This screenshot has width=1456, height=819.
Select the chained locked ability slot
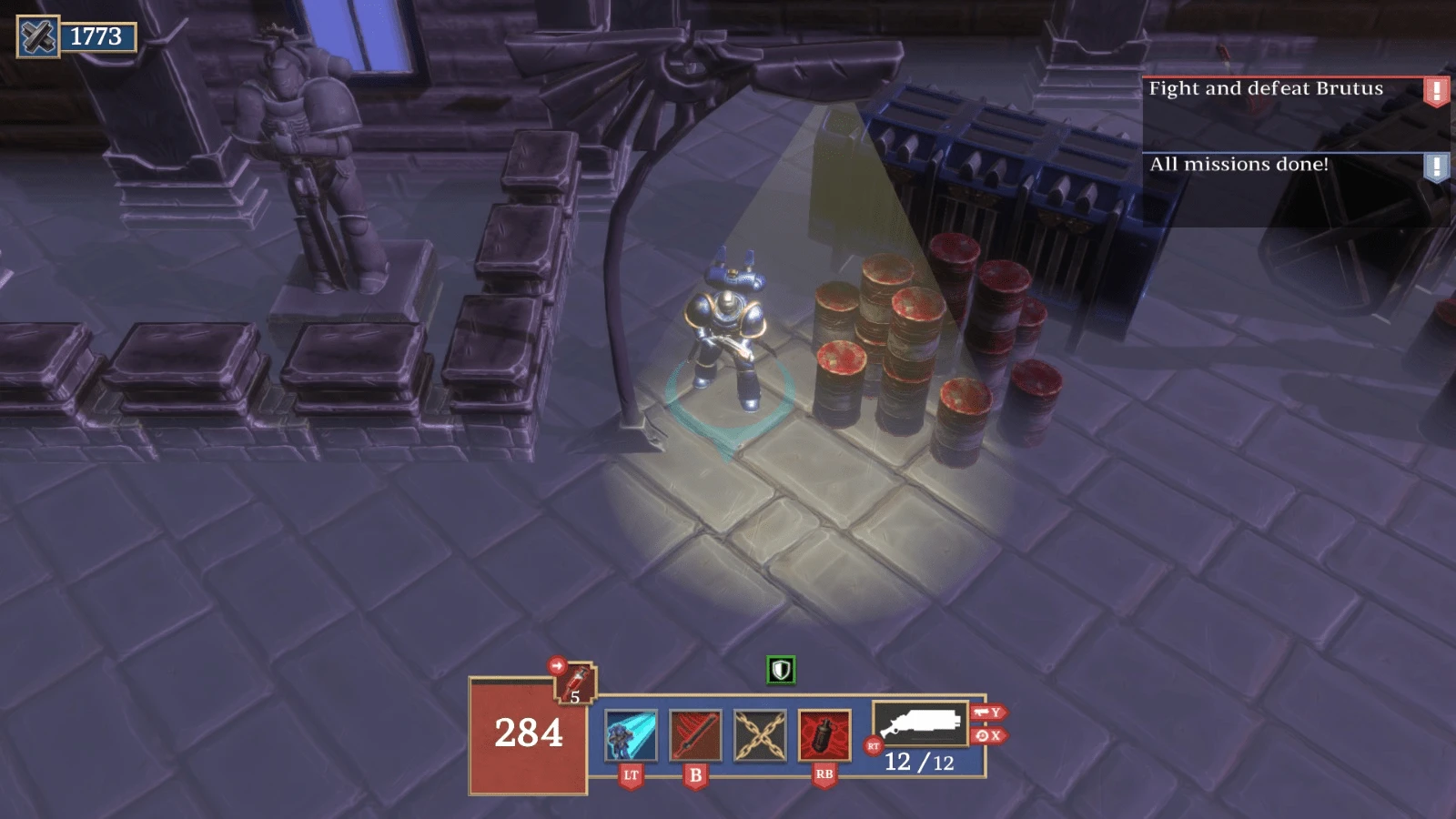coord(760,734)
